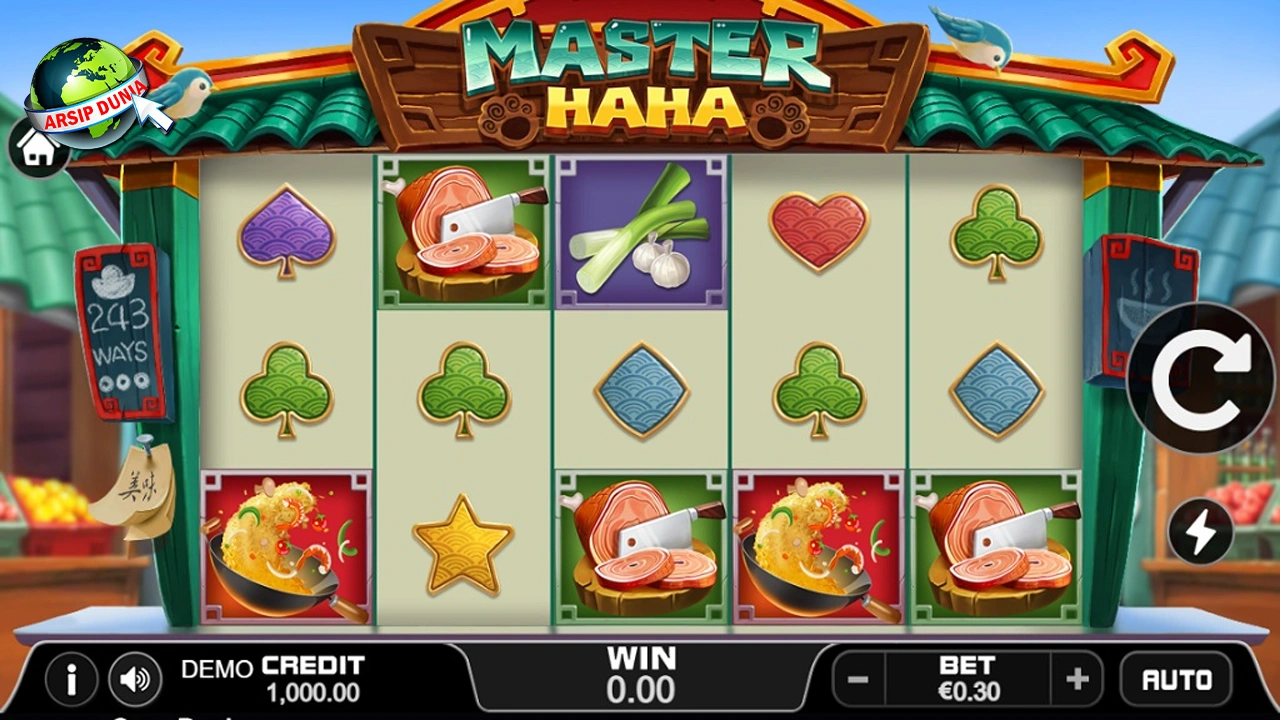This screenshot has width=1280, height=720.
Task: Decrease the bet with the minus button
Action: 858,680
